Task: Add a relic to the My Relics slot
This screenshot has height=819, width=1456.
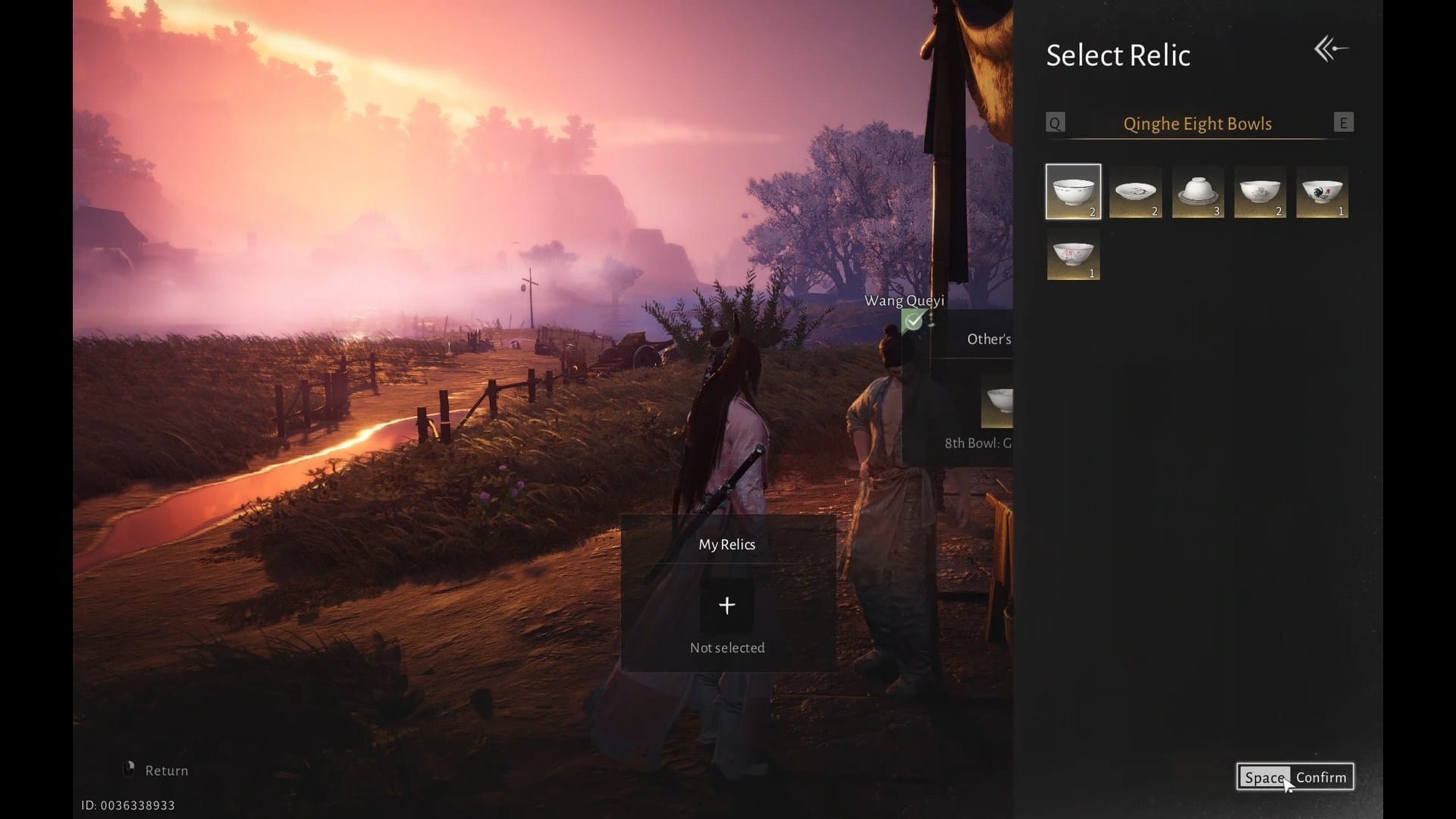Action: click(x=726, y=605)
